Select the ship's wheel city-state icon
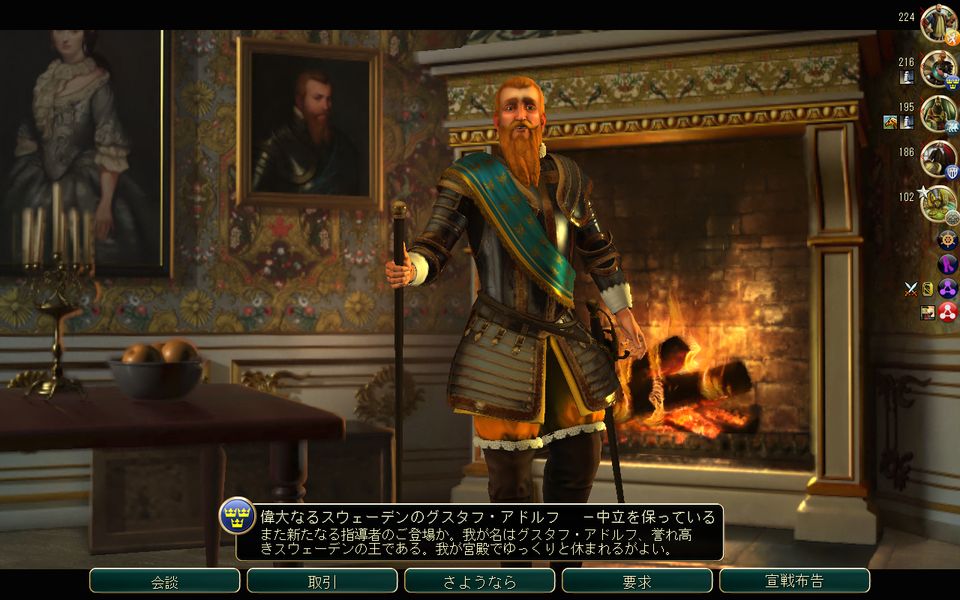Viewport: 960px width, 600px height. coord(947,240)
